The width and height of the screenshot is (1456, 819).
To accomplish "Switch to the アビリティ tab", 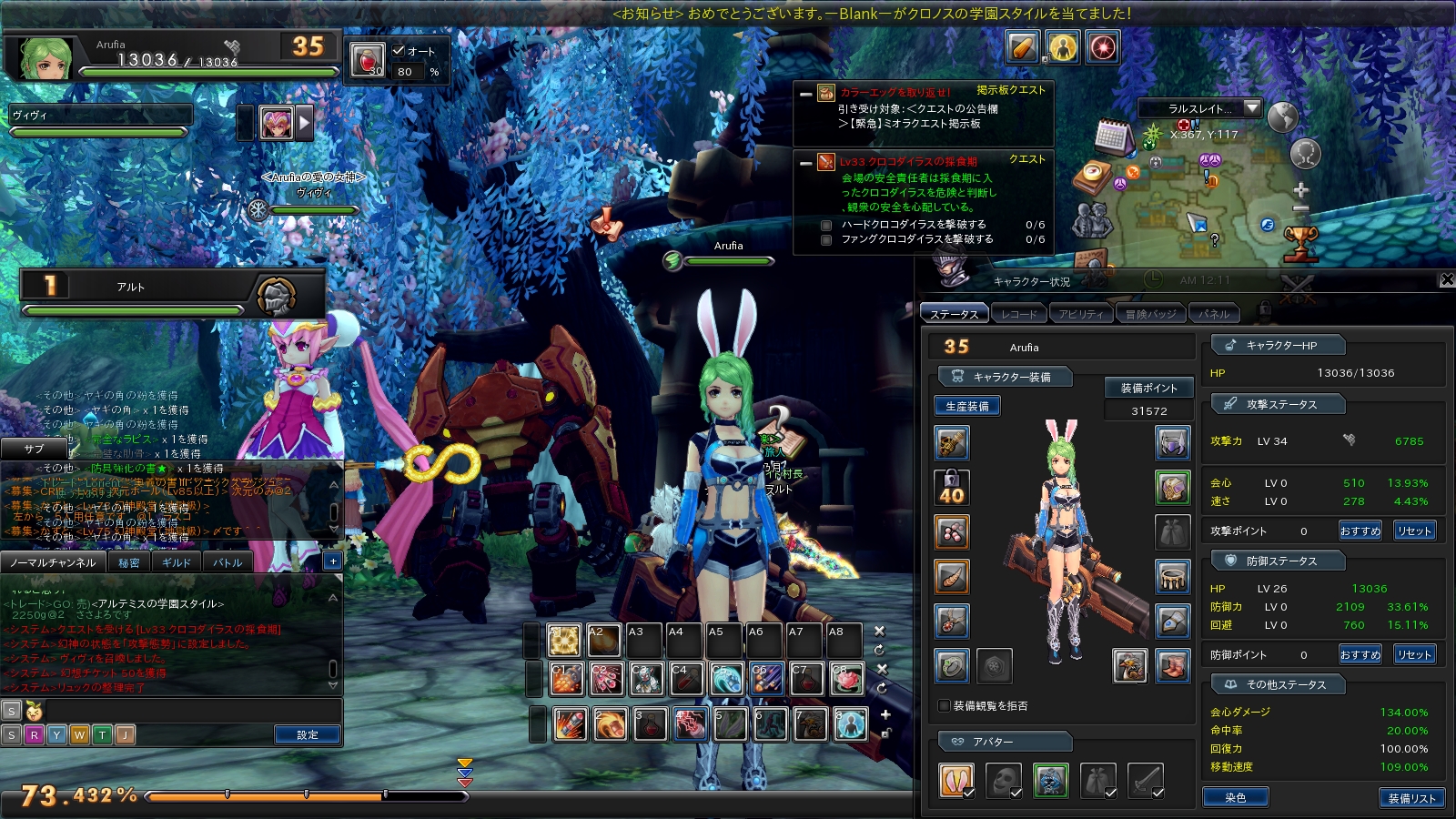I will coord(1080,314).
